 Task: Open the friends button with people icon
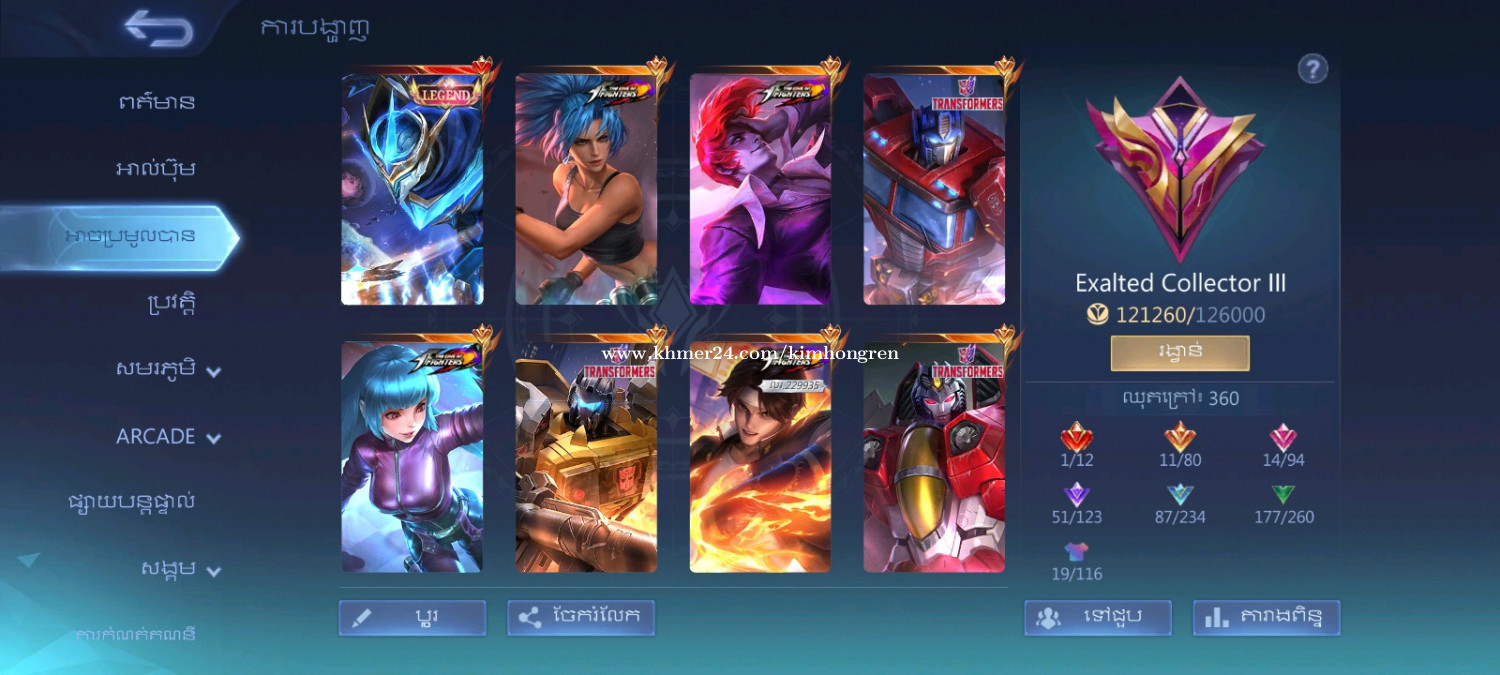(1097, 618)
